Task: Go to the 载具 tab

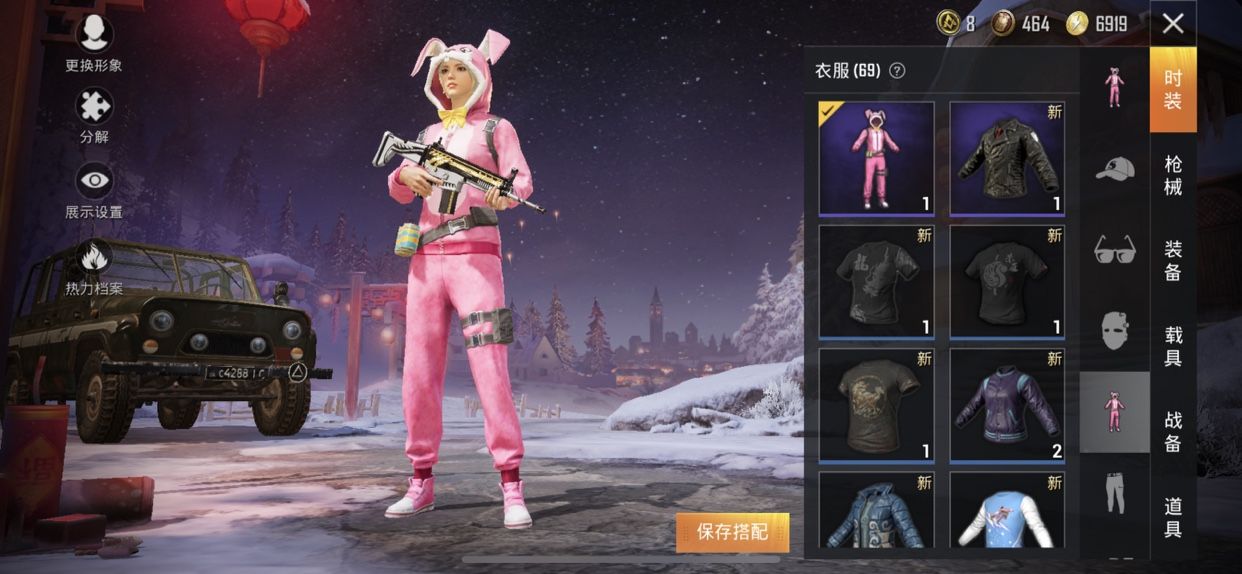Action: click(x=1173, y=345)
